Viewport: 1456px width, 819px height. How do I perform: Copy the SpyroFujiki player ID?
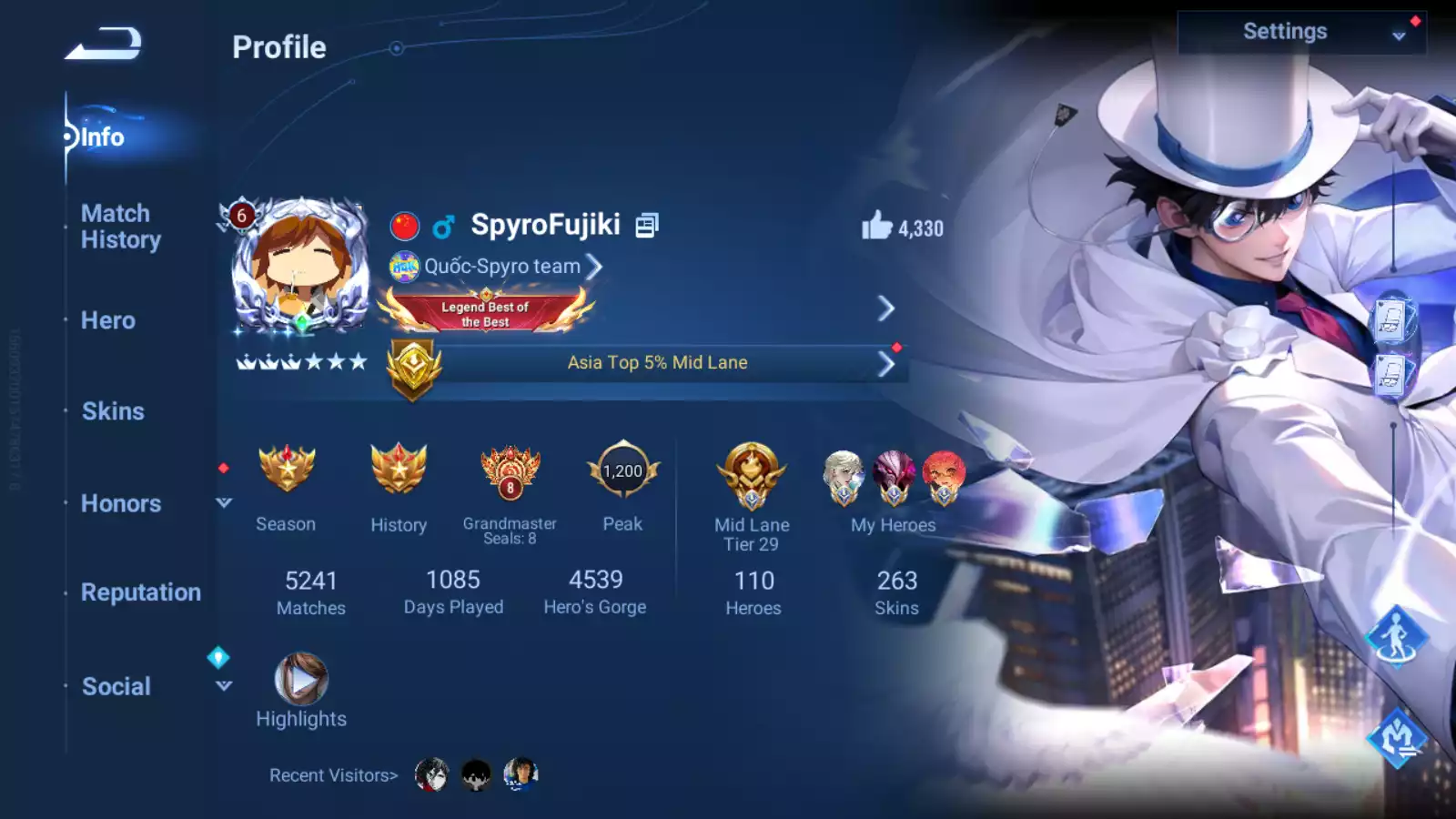pyautogui.click(x=646, y=225)
